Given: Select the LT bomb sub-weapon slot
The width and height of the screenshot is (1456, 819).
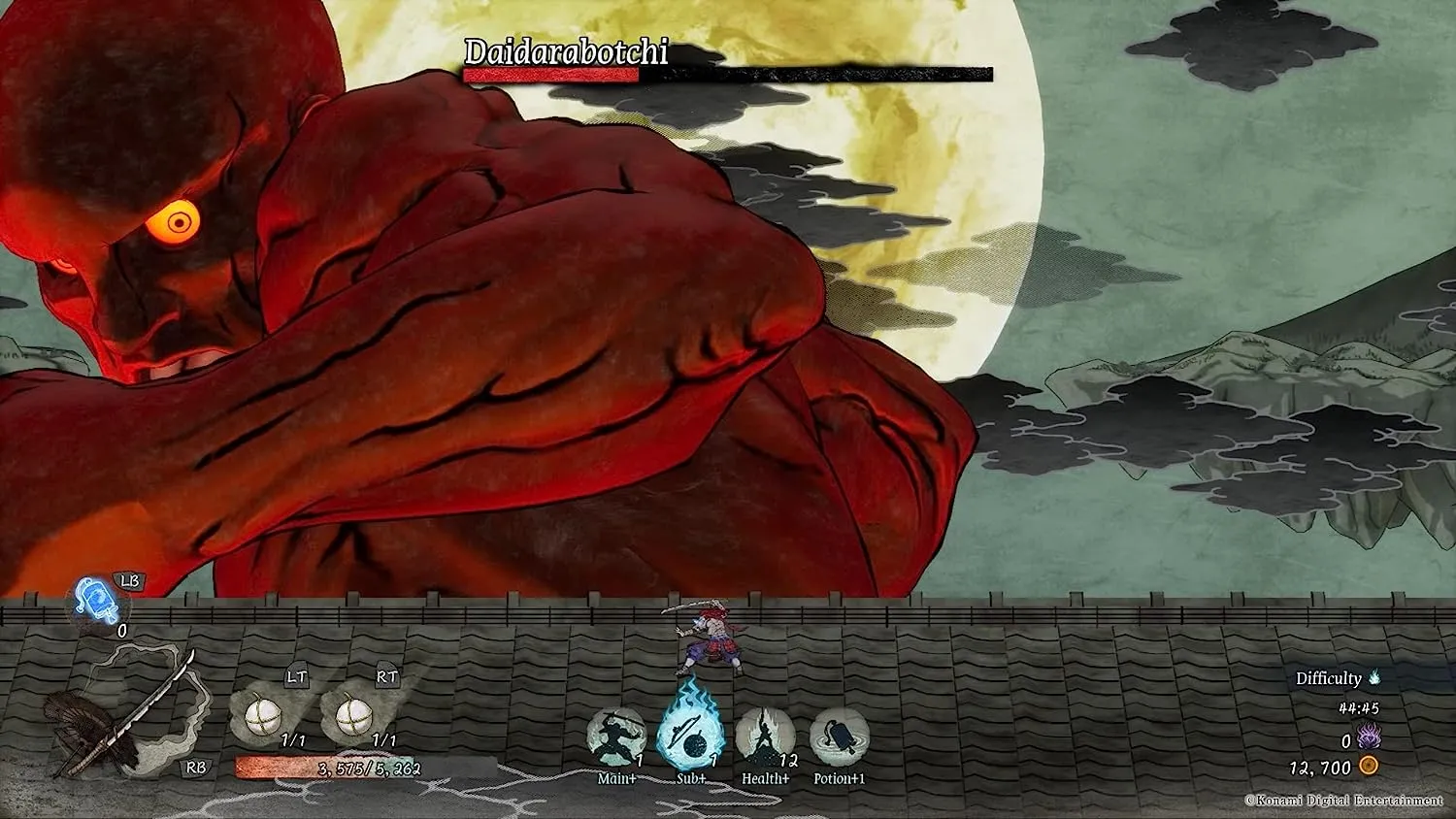Looking at the screenshot, I should pos(263,717).
